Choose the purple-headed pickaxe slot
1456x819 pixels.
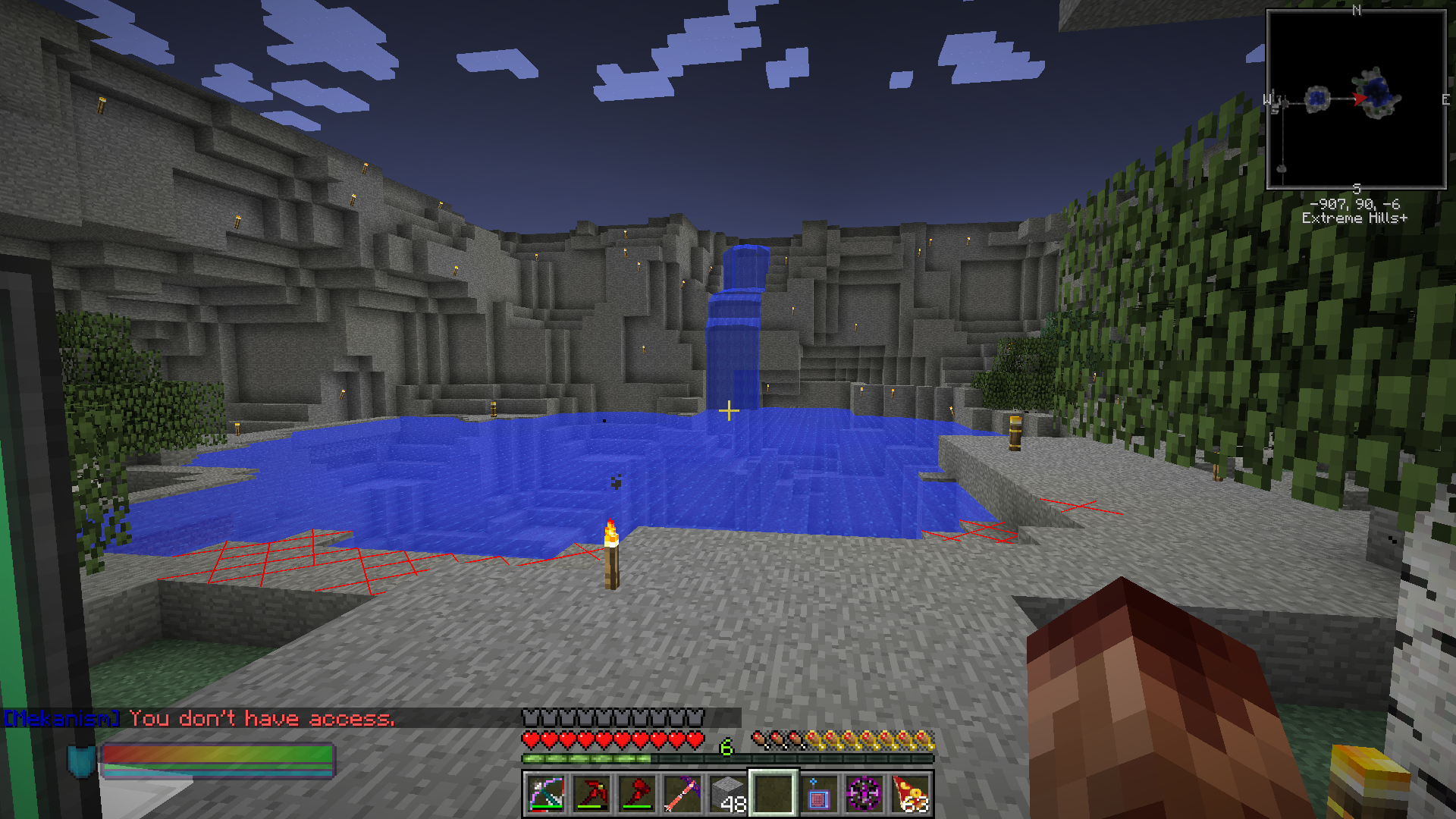click(x=682, y=794)
